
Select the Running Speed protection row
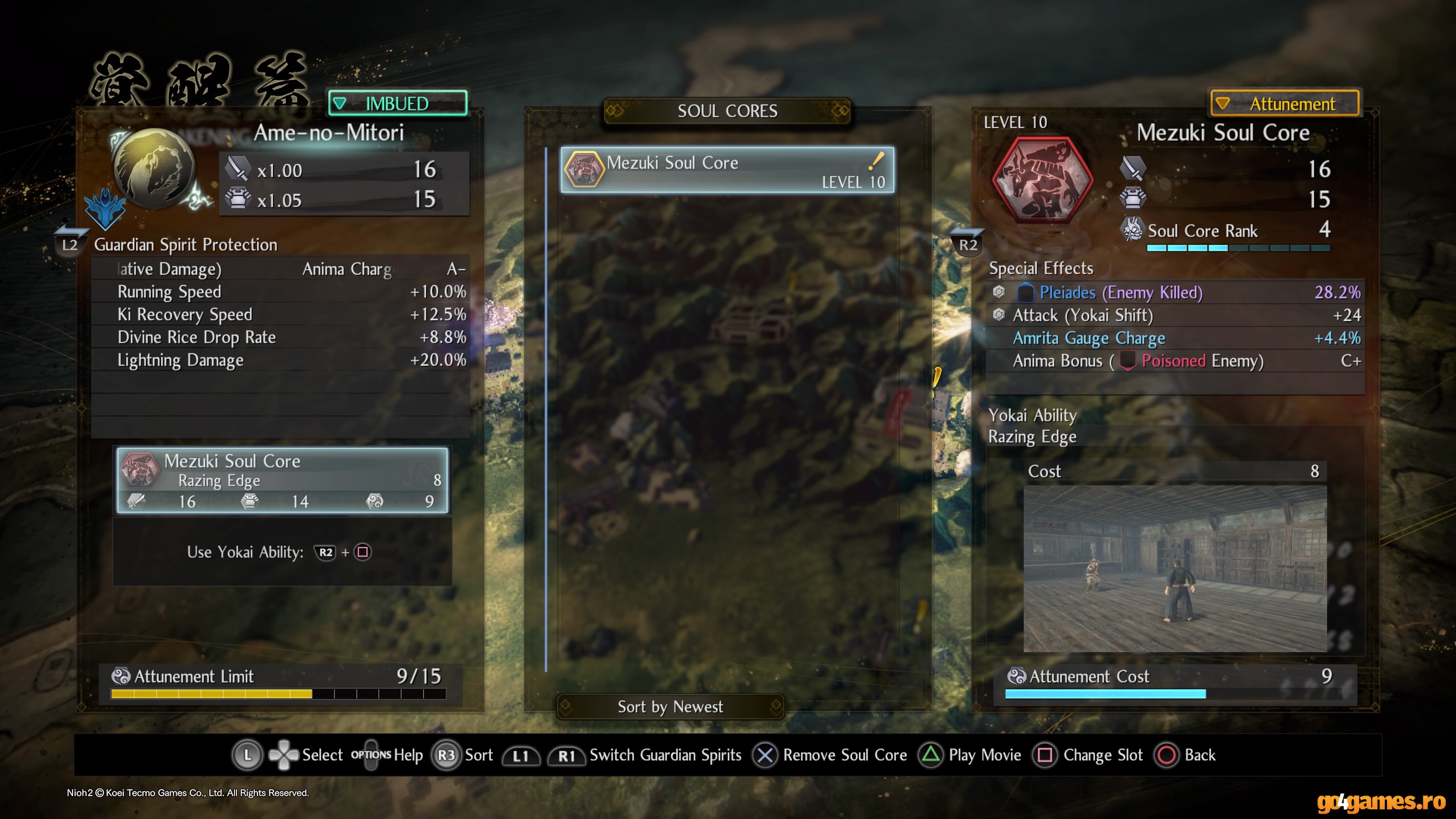tap(280, 292)
